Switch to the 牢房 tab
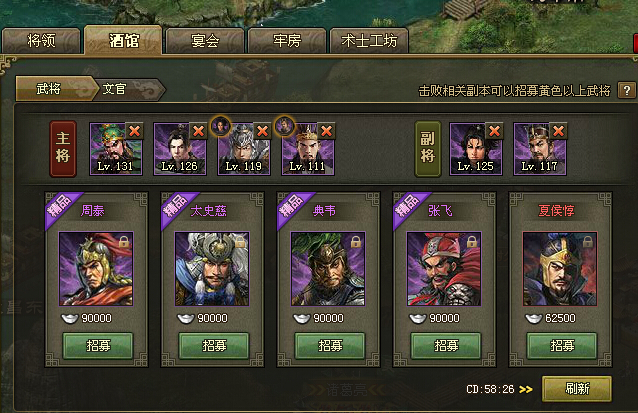The image size is (638, 413). click(286, 42)
